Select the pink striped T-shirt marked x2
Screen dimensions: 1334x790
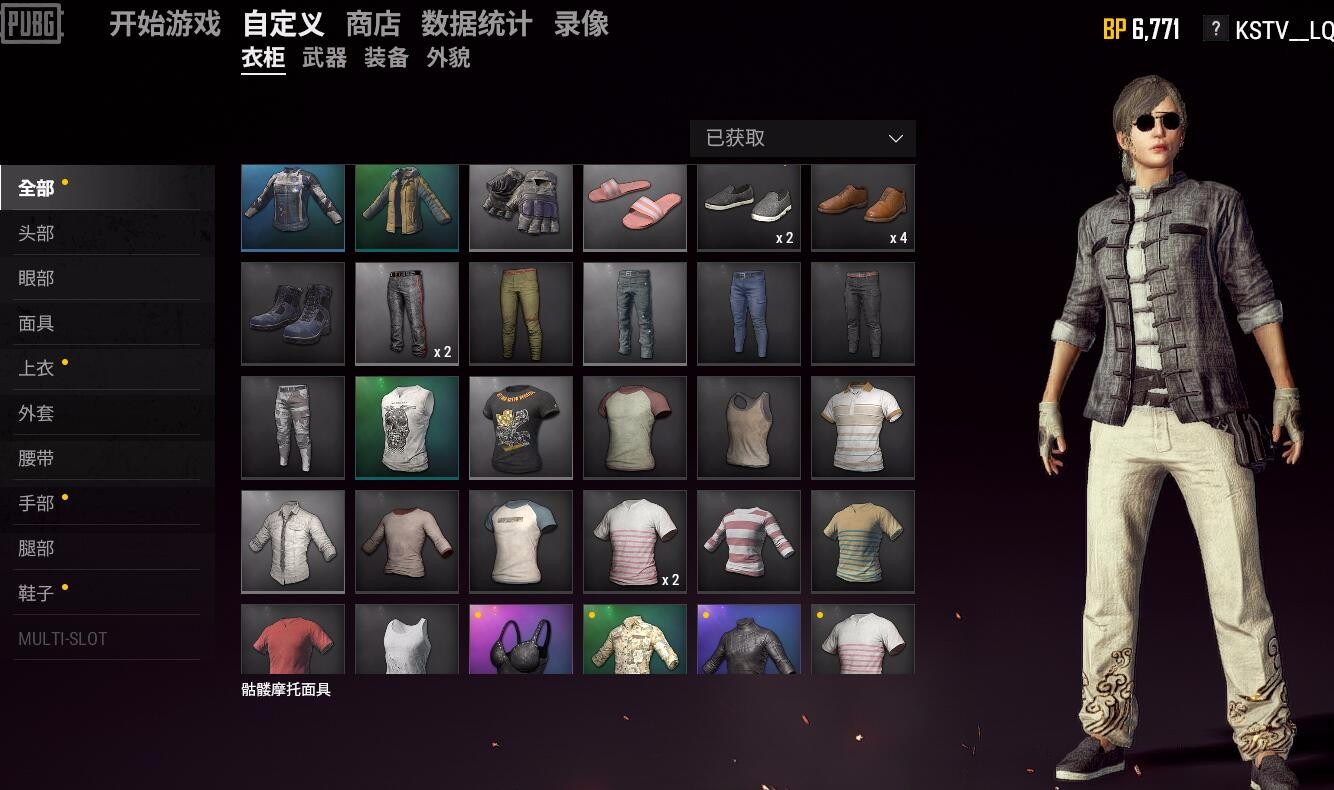click(x=635, y=541)
